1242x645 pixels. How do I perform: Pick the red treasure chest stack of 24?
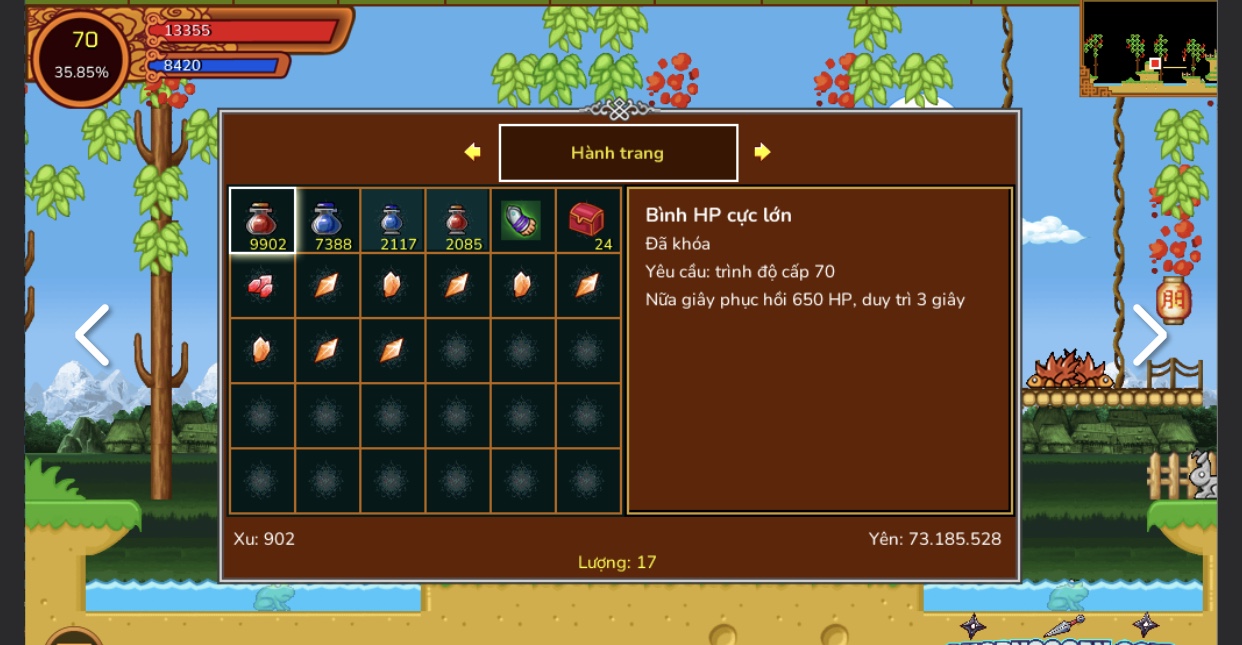pyautogui.click(x=587, y=220)
